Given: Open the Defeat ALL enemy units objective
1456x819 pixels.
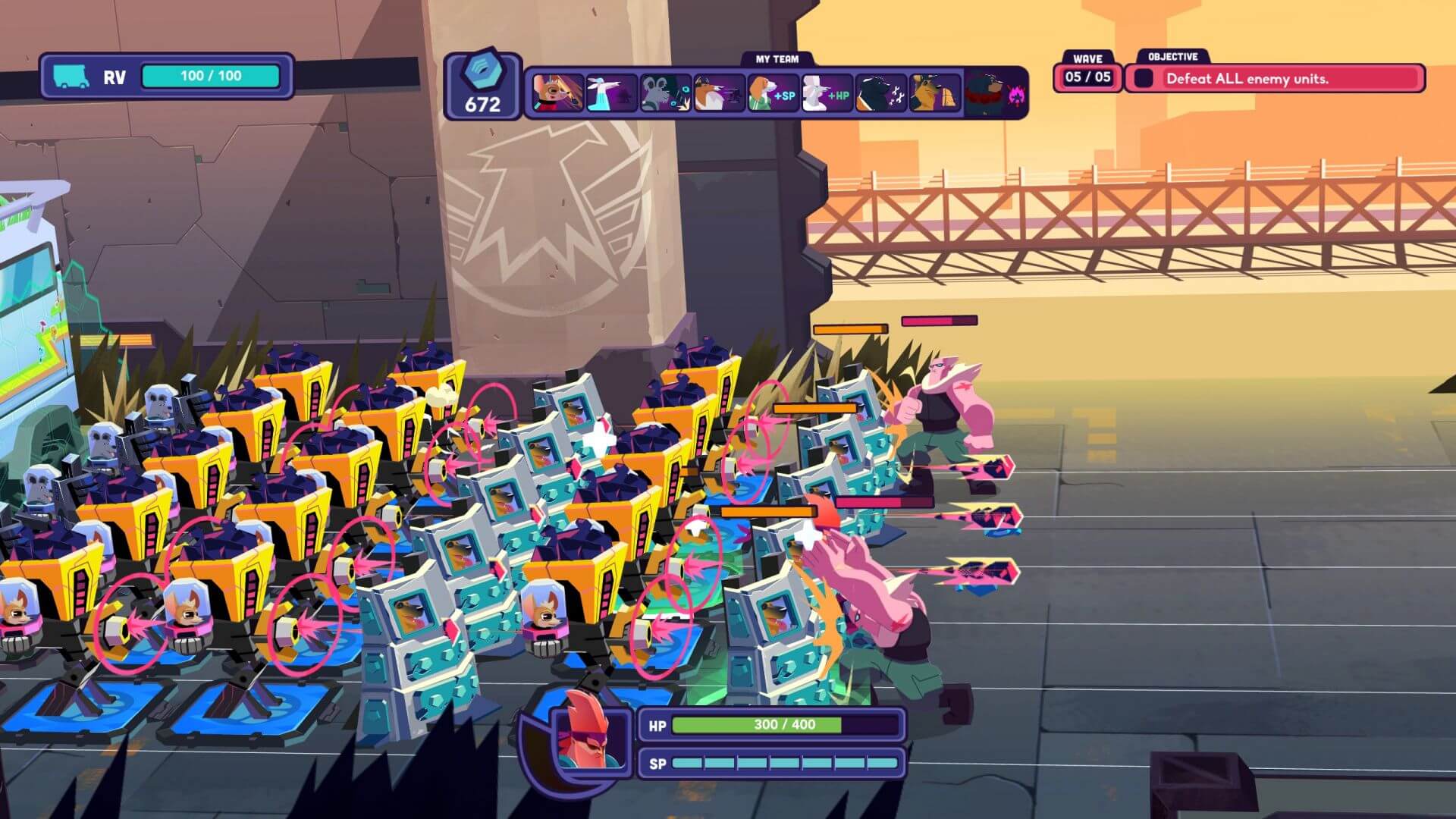Looking at the screenshot, I should coord(1274,79).
